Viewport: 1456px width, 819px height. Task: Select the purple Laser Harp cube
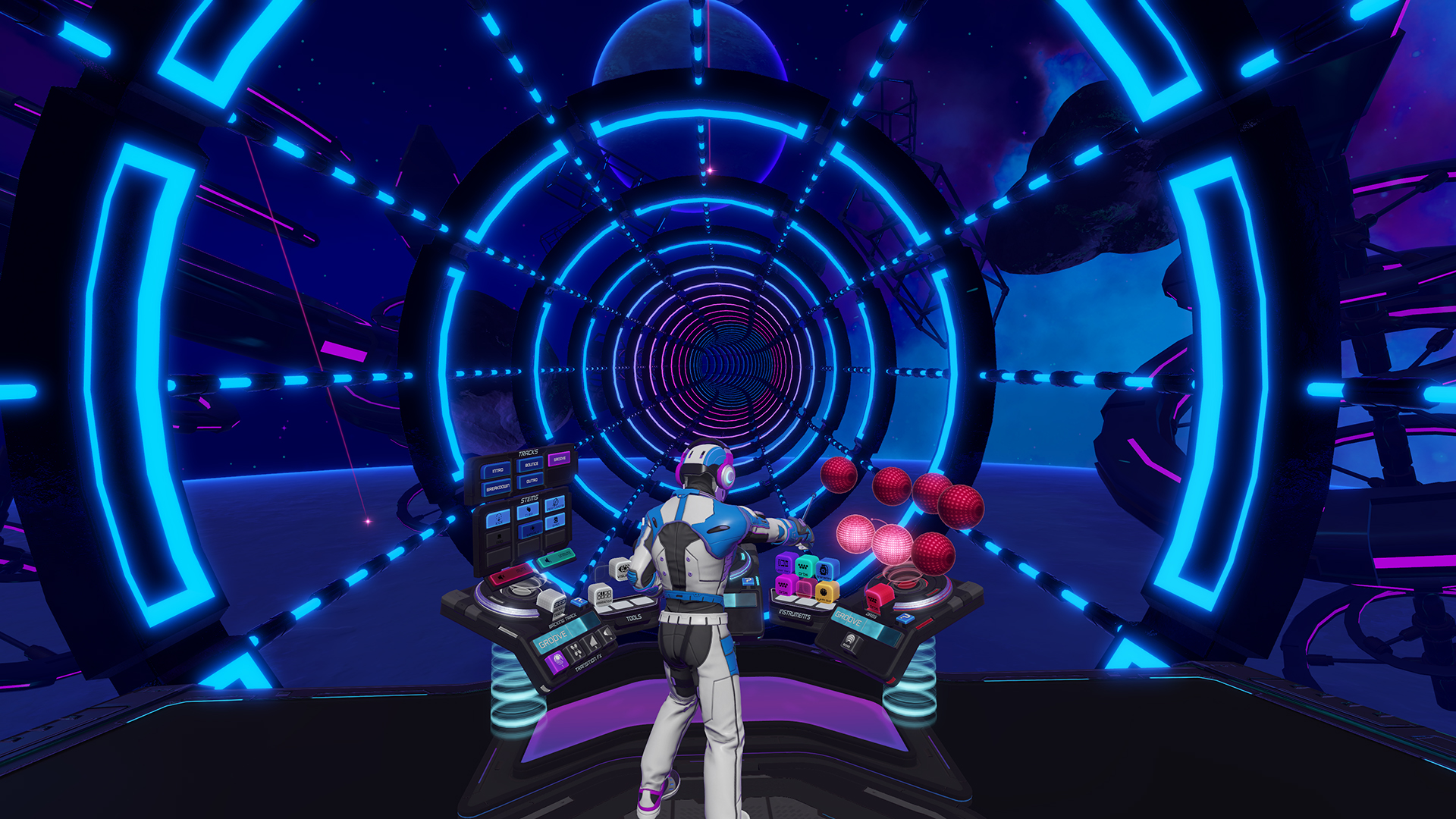785,563
